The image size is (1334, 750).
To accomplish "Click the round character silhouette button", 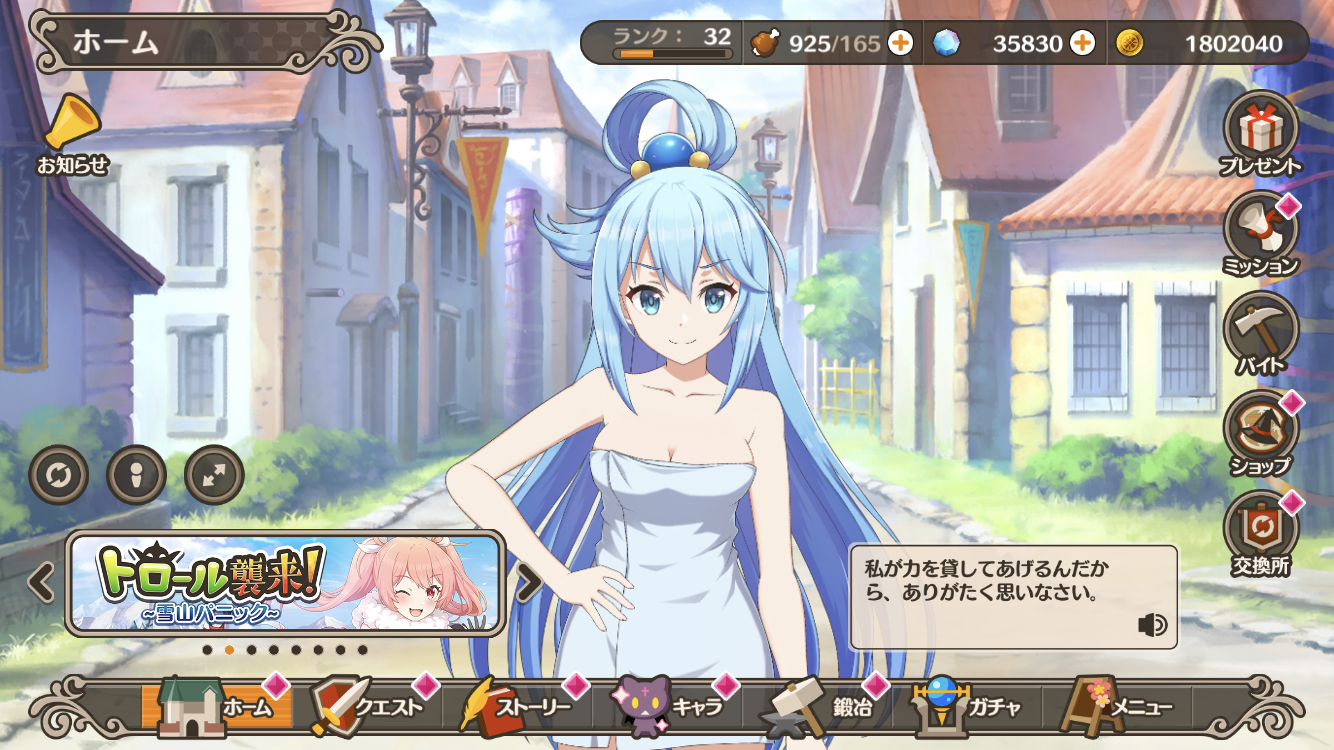I will pyautogui.click(x=136, y=475).
